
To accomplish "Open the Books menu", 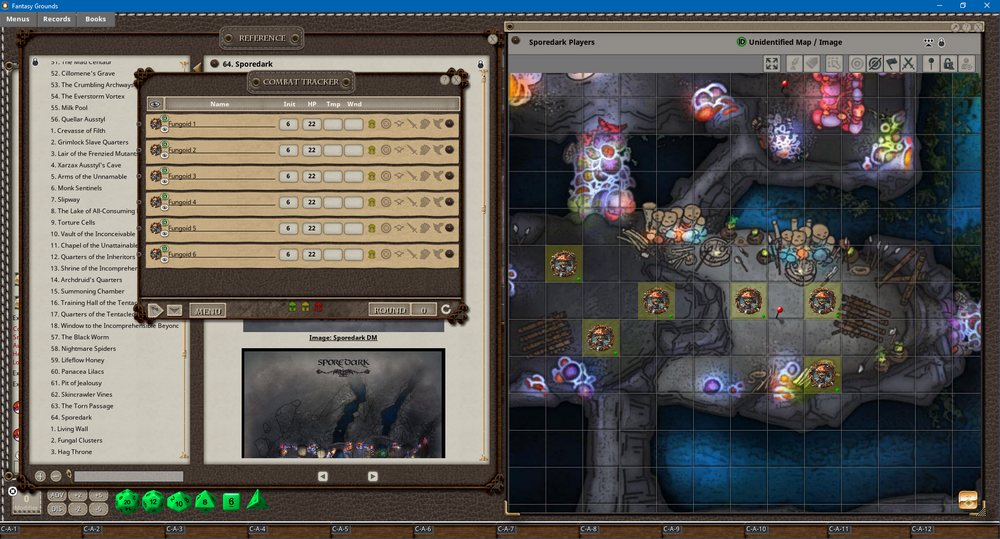I will [95, 19].
